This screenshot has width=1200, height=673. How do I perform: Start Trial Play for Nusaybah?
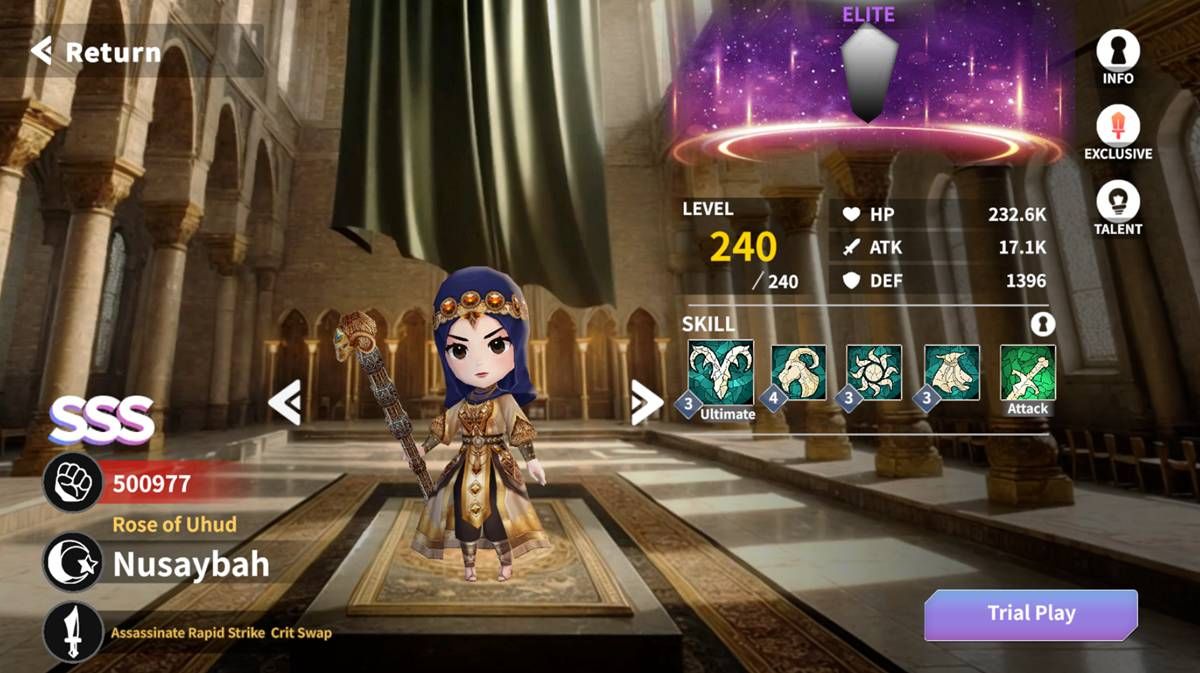(x=1030, y=614)
